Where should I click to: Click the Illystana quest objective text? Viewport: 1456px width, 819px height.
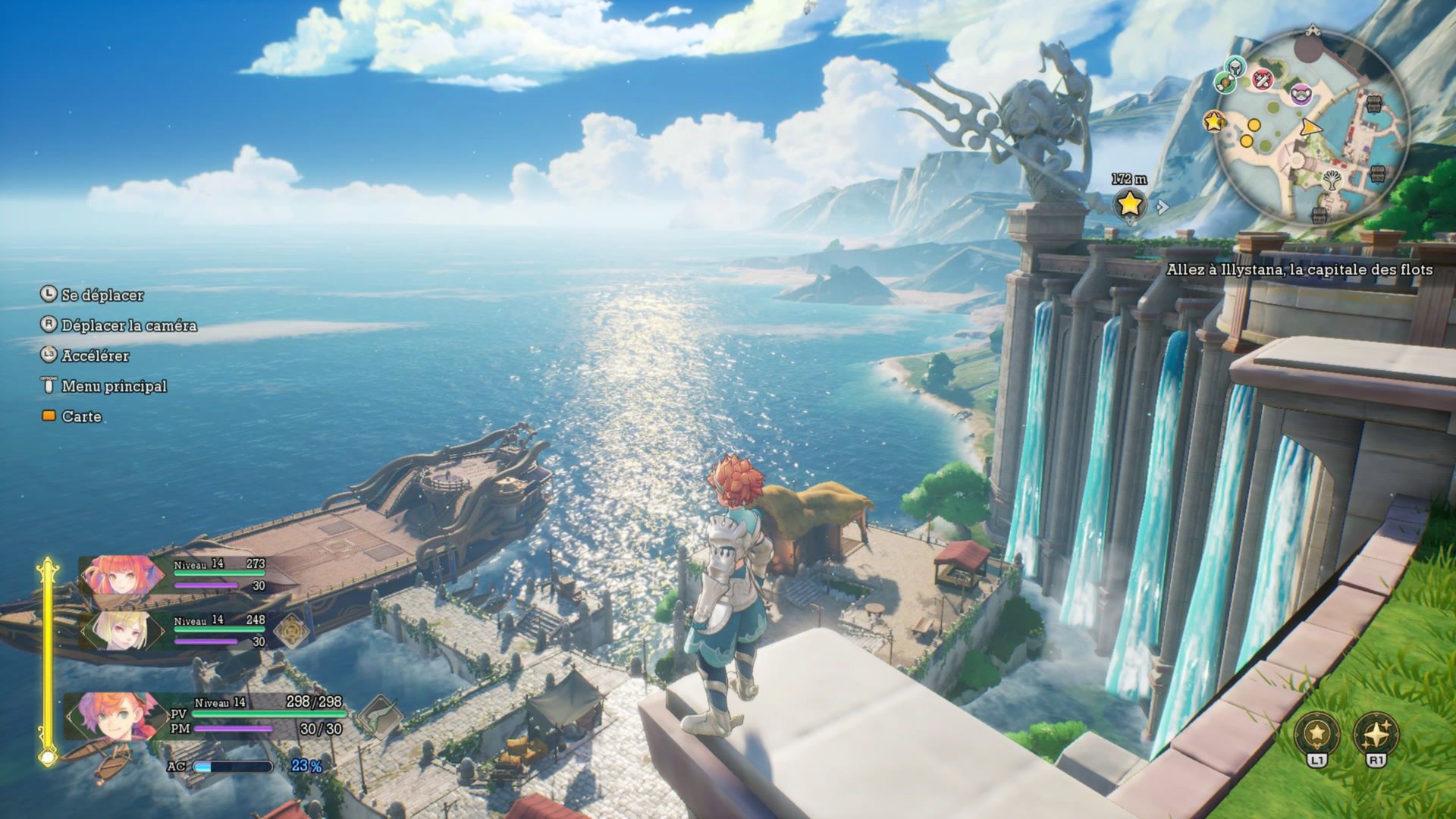pyautogui.click(x=1299, y=270)
